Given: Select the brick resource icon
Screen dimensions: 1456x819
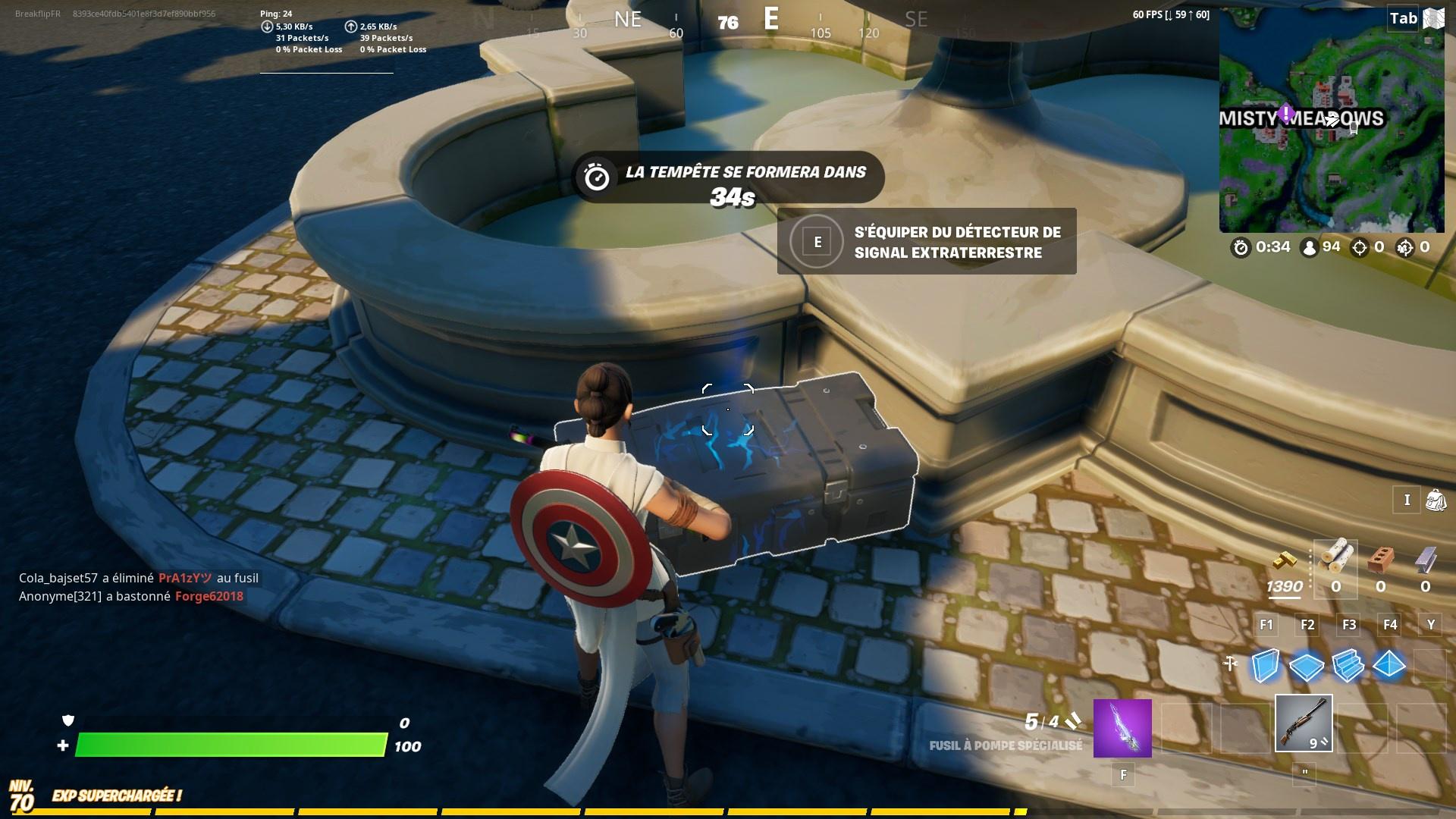Looking at the screenshot, I should tap(1380, 560).
